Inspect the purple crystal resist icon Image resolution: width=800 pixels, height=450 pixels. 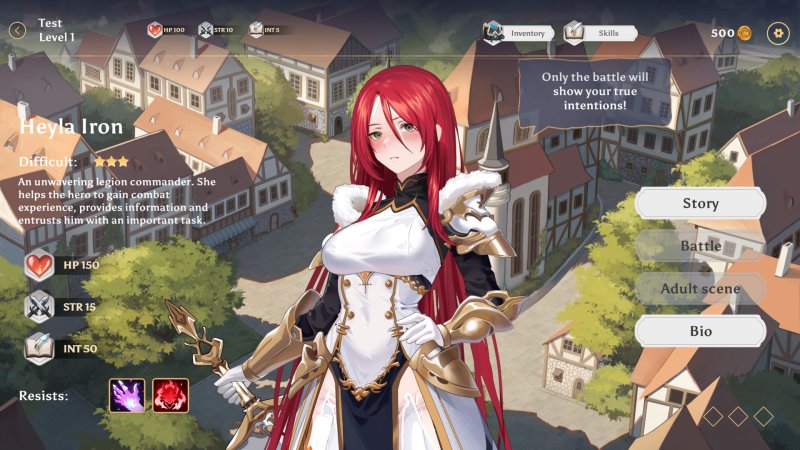(x=127, y=395)
